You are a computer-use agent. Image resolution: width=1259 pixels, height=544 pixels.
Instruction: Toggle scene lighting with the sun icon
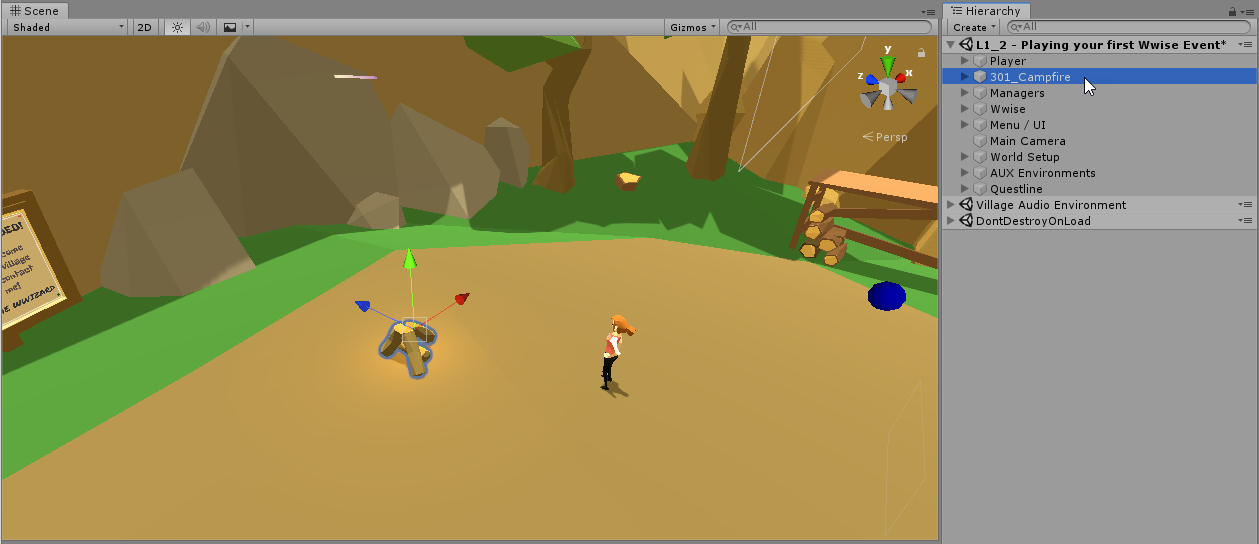point(177,27)
